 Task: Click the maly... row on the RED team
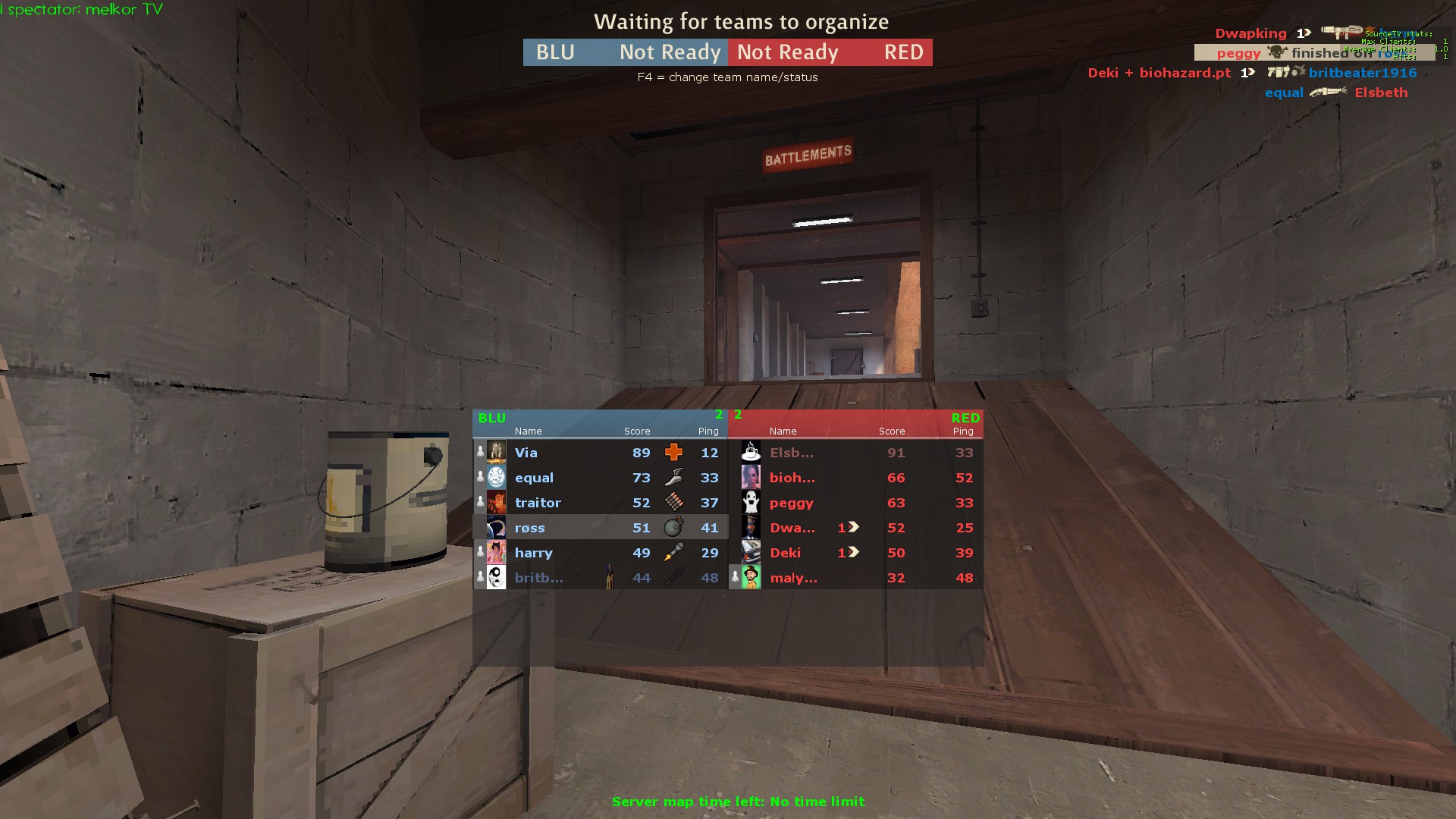pyautogui.click(x=855, y=578)
